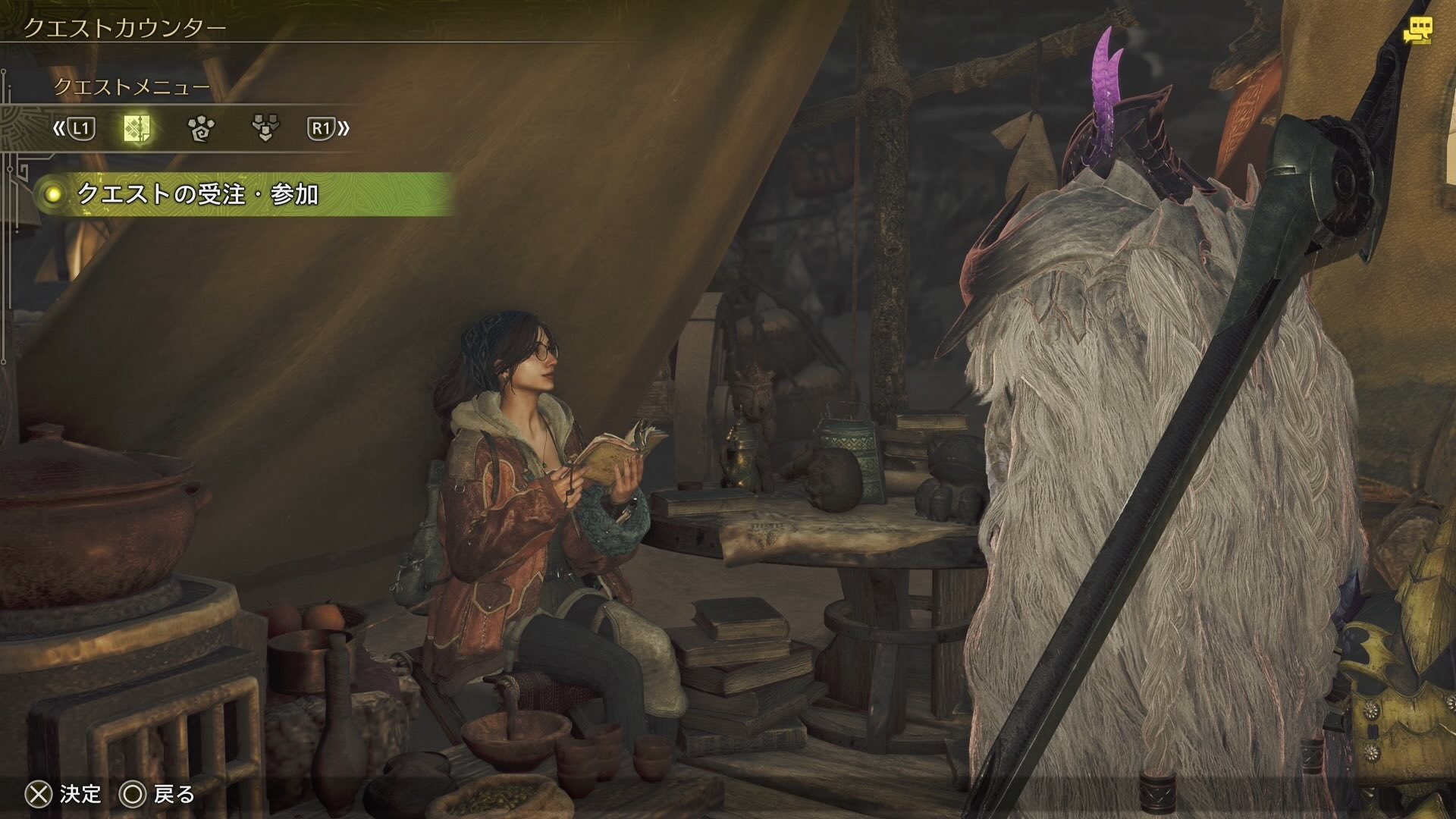
Task: Switch to the highlighted quest sheet tab
Action: pos(136,129)
